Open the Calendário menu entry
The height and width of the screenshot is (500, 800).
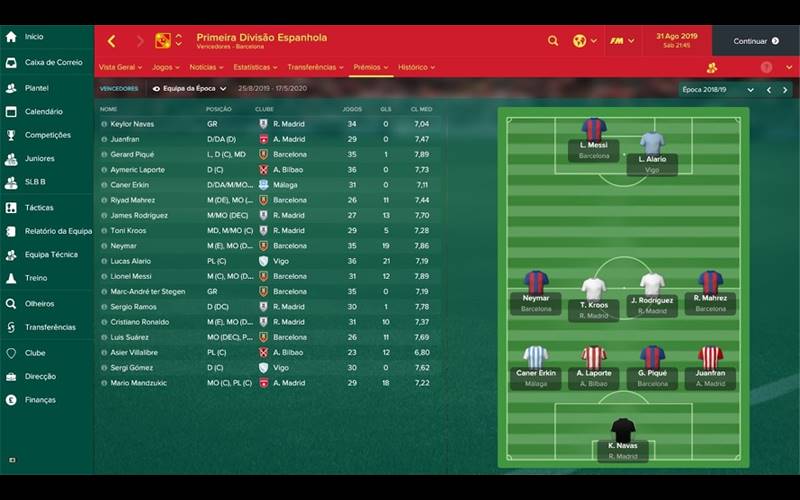43,112
